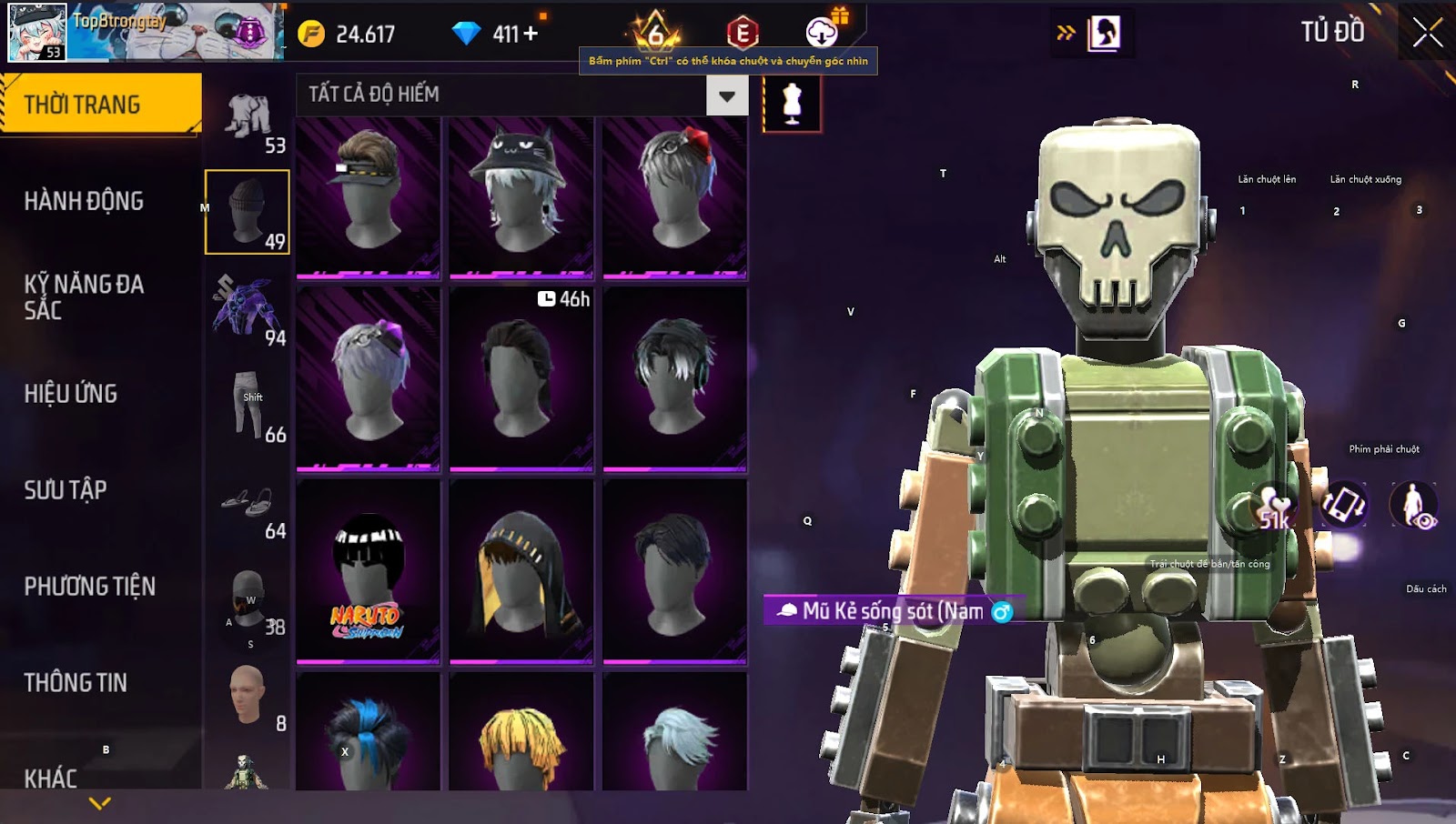Toggle the character view eye icon

point(1413,506)
